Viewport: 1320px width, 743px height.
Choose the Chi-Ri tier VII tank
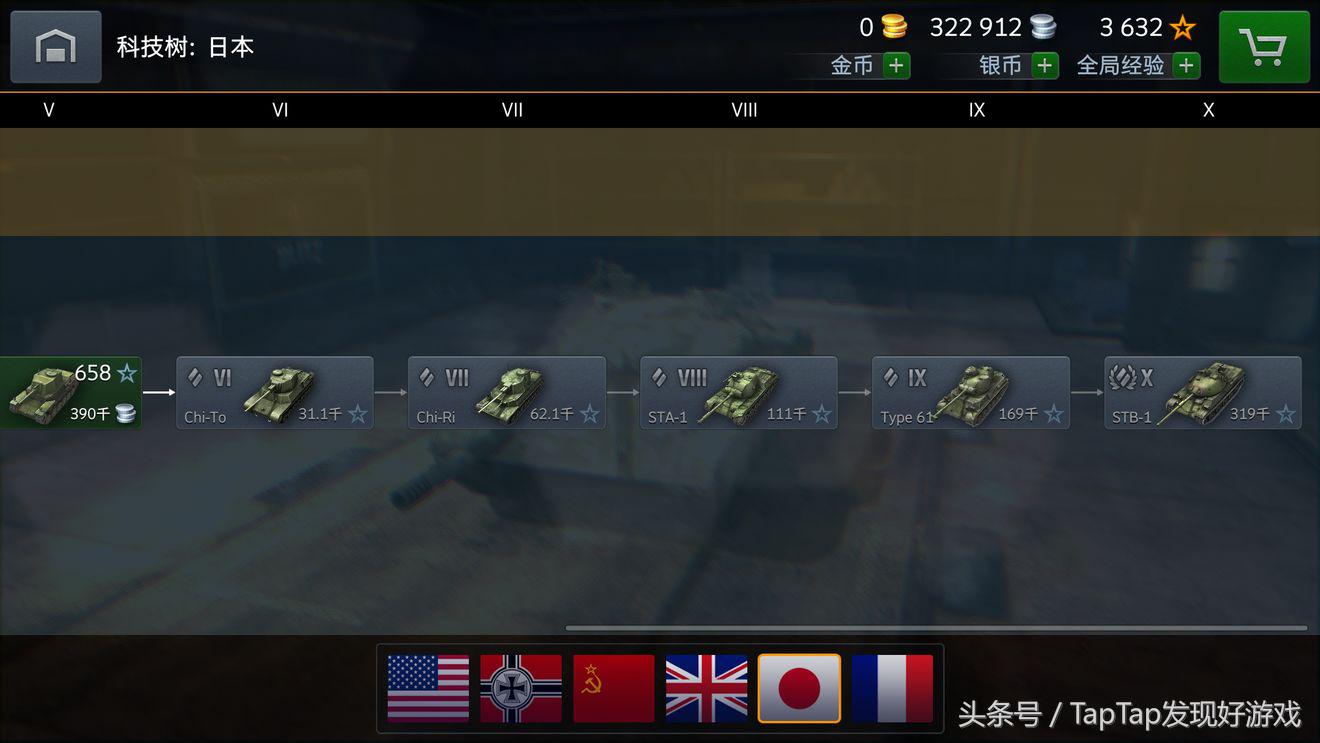coord(507,393)
